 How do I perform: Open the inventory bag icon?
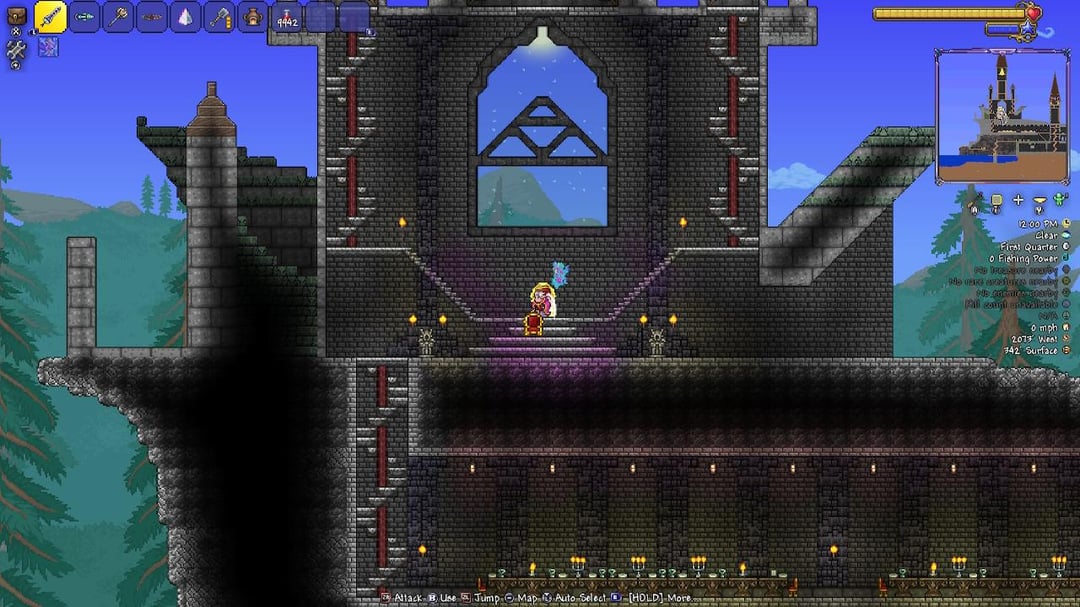[16, 16]
